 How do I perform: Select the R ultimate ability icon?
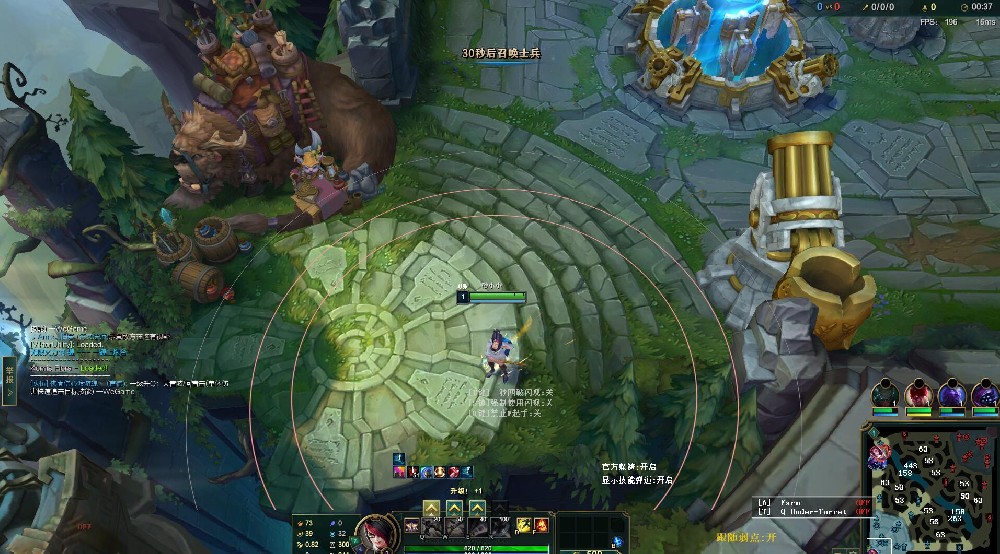click(x=501, y=525)
